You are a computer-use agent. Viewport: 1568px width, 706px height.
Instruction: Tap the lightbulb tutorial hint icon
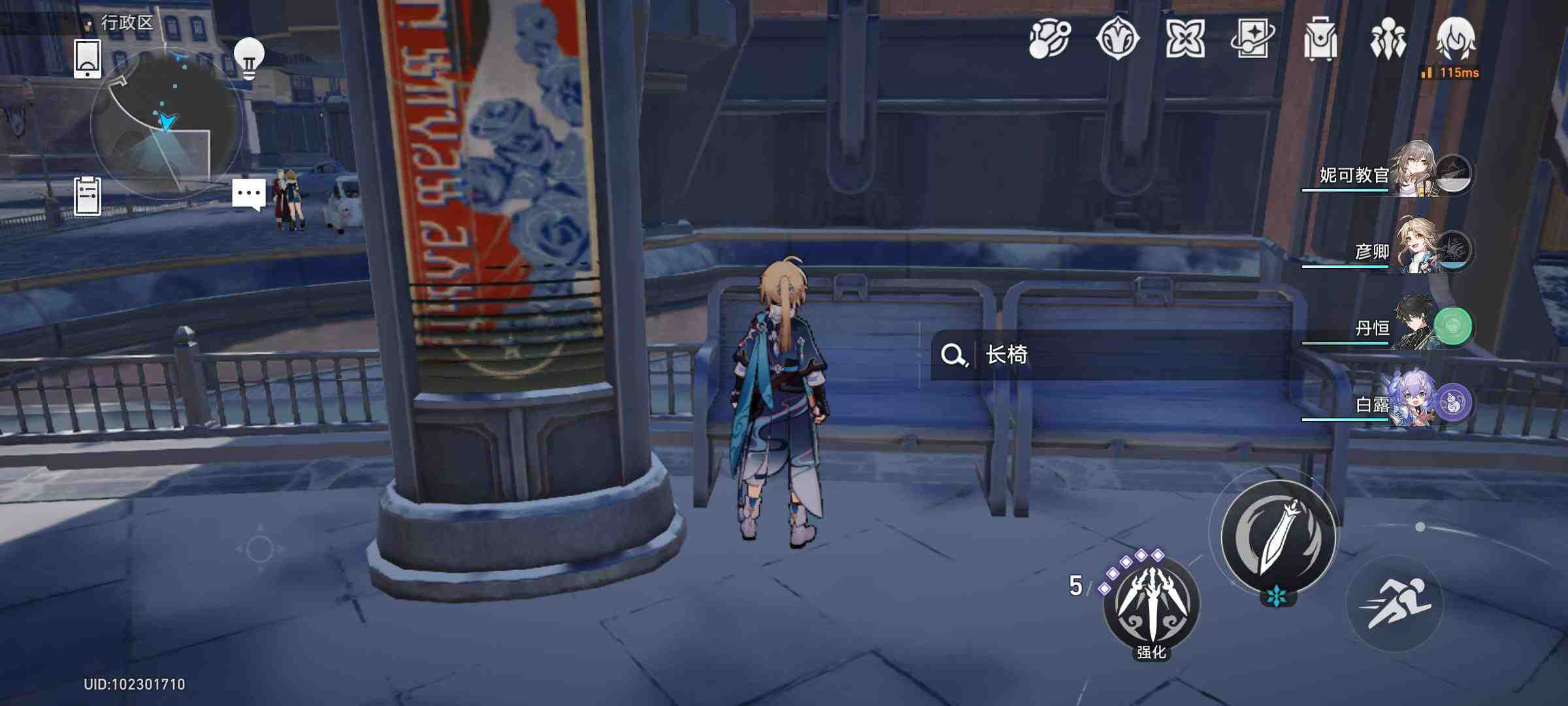pyautogui.click(x=249, y=59)
